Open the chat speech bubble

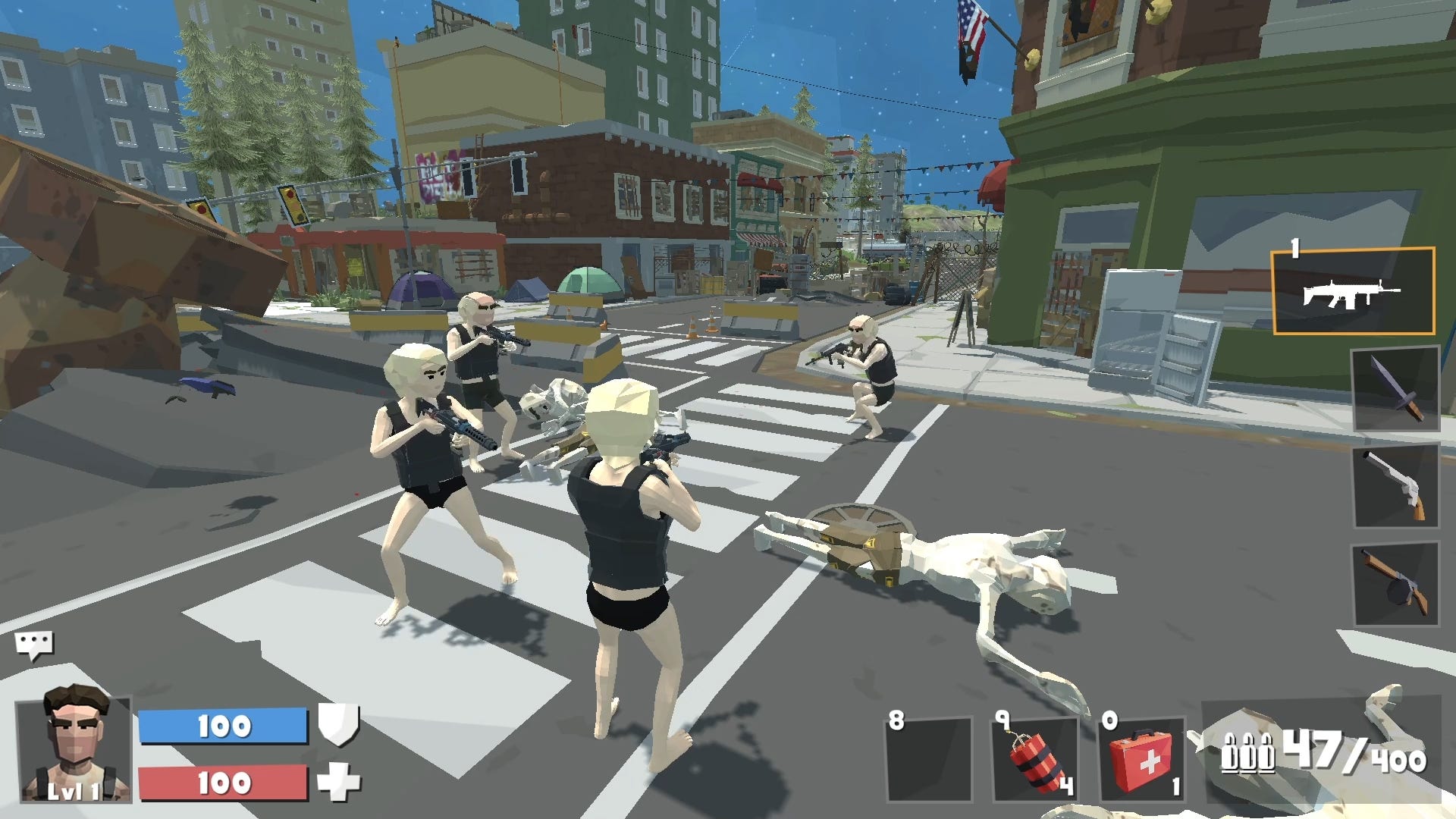tap(33, 645)
